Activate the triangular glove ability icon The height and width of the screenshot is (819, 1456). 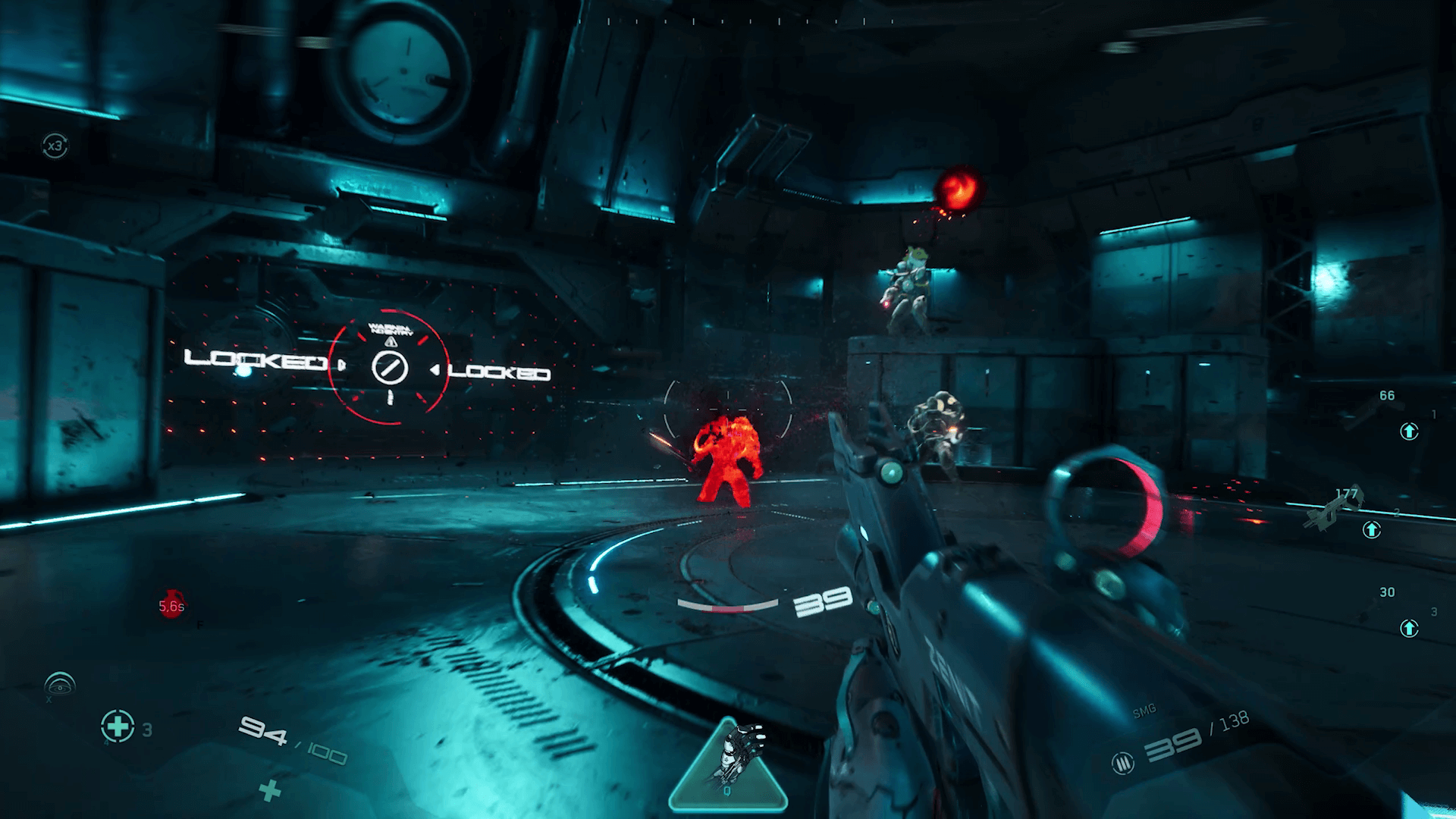pyautogui.click(x=728, y=766)
